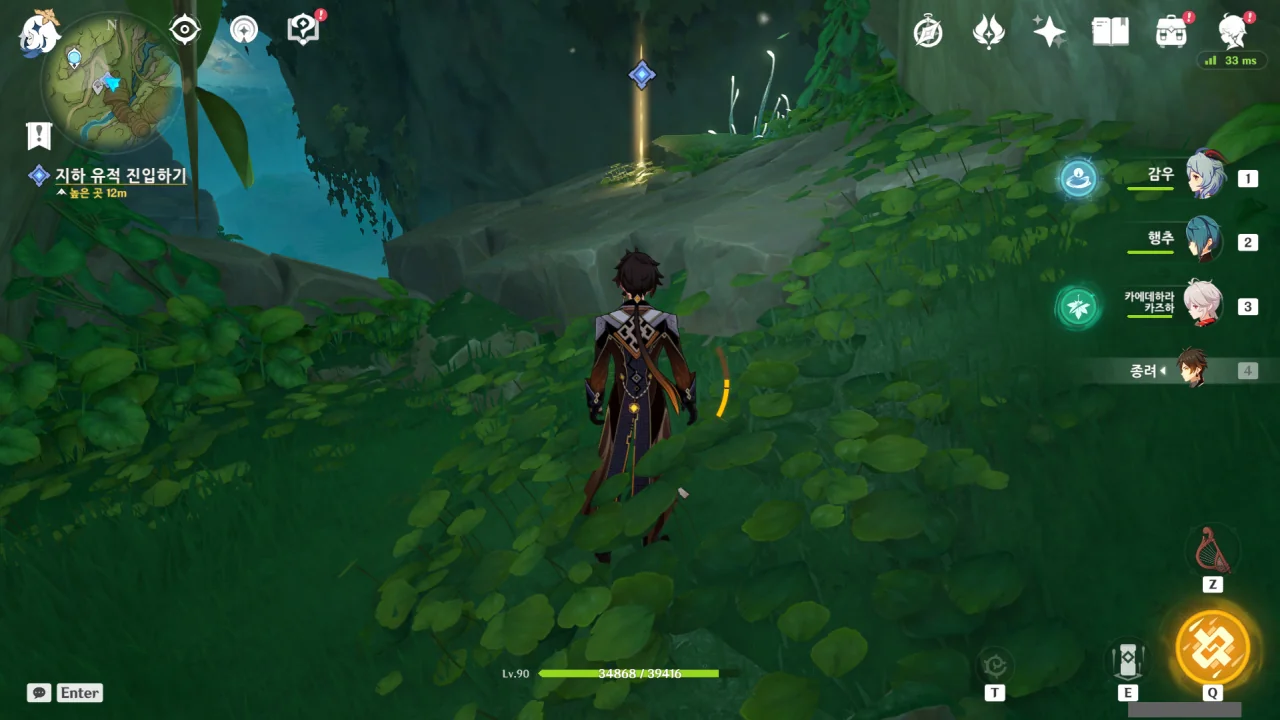Select the 지하 유적 진입하기 quest tracker
The height and width of the screenshot is (720, 1280).
120,176
